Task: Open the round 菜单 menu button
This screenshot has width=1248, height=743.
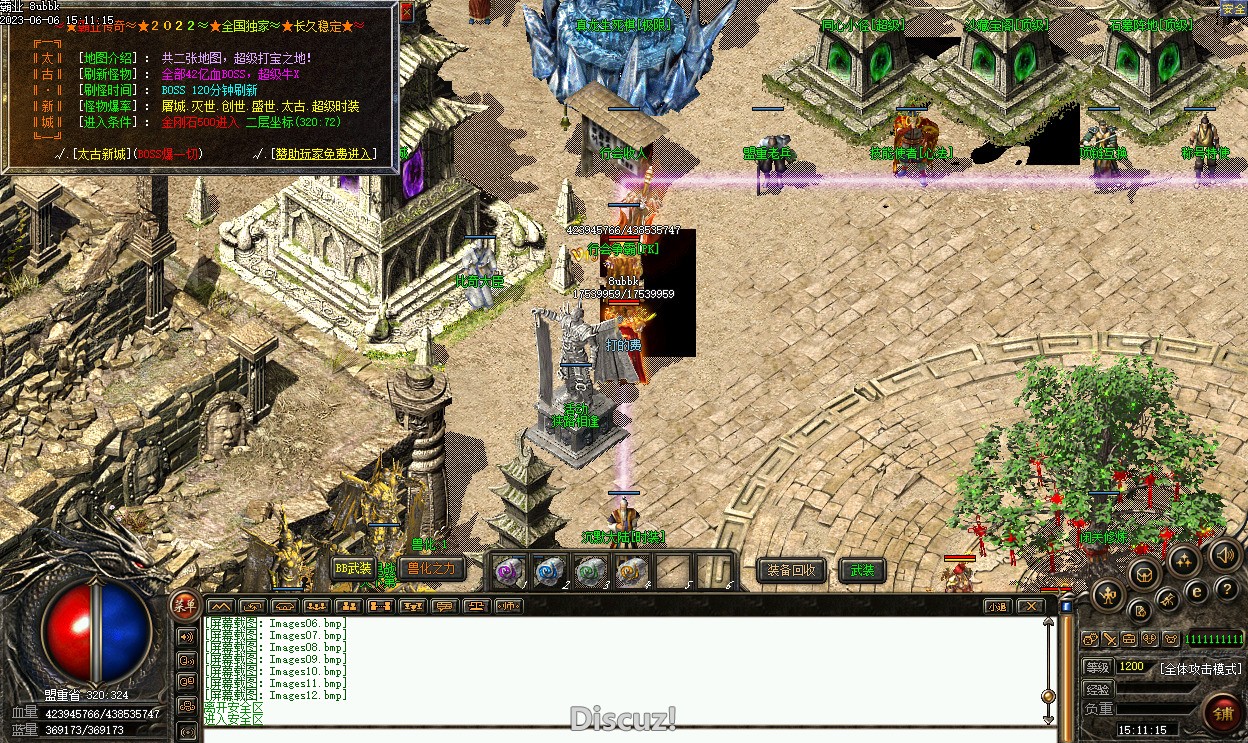Action: 184,602
